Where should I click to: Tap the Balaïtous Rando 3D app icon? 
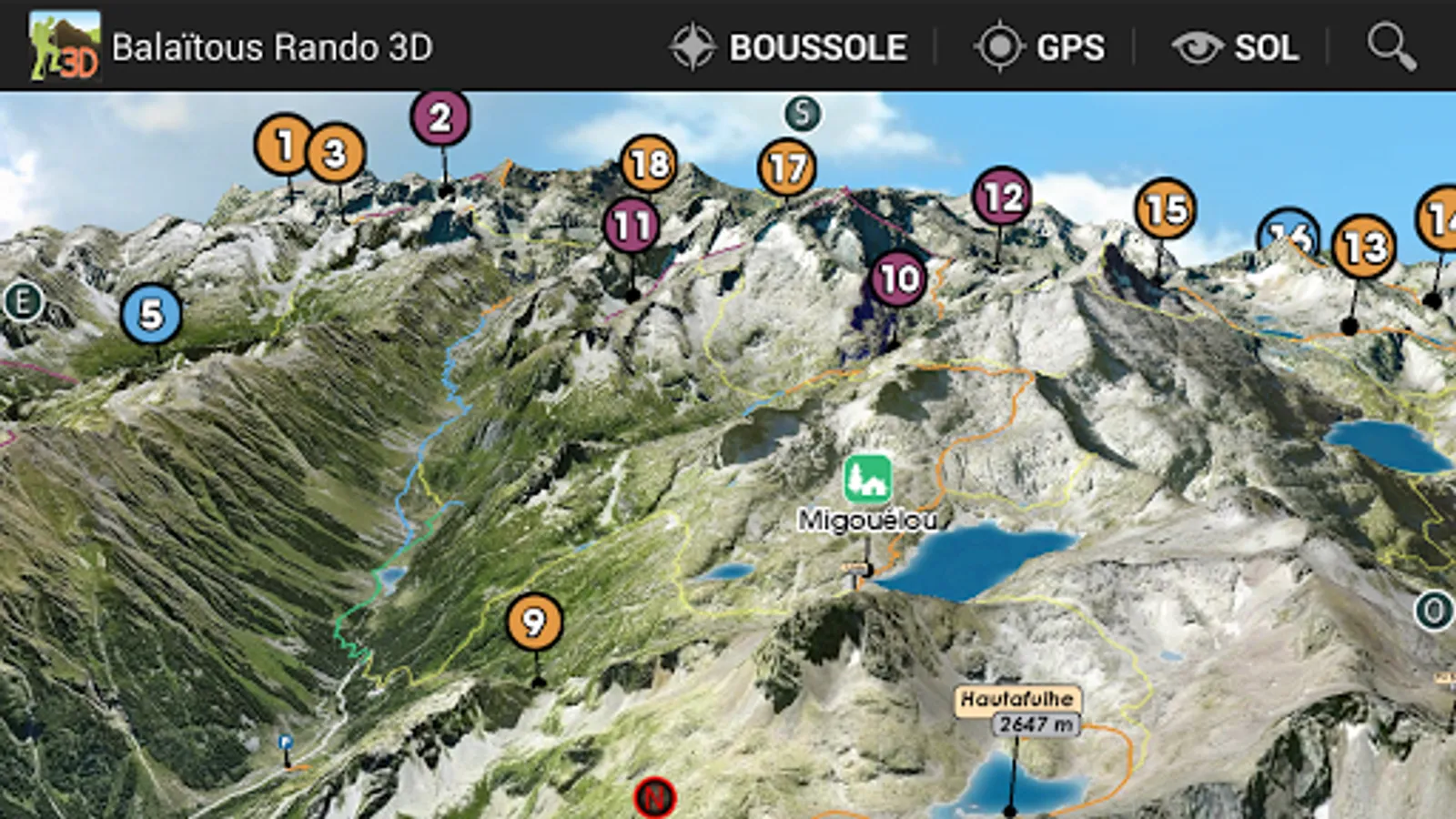pos(64,45)
